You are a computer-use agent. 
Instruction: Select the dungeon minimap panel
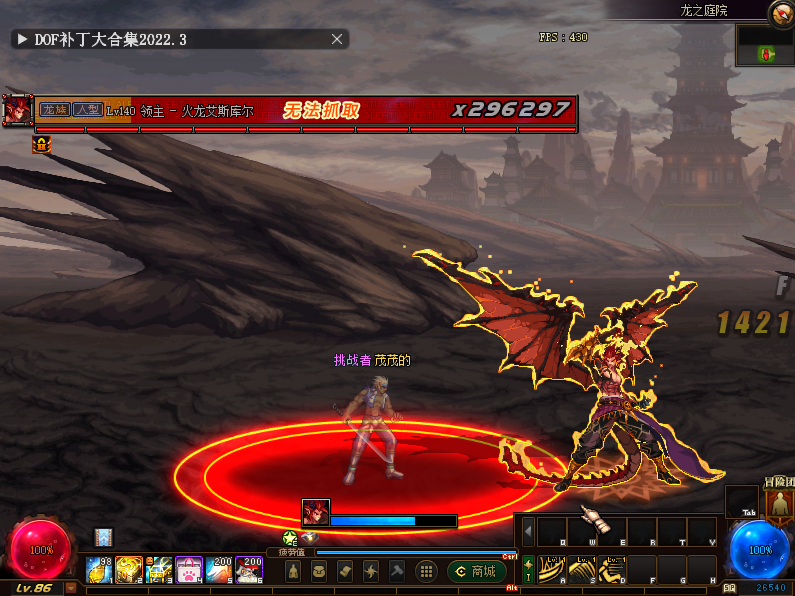point(765,46)
